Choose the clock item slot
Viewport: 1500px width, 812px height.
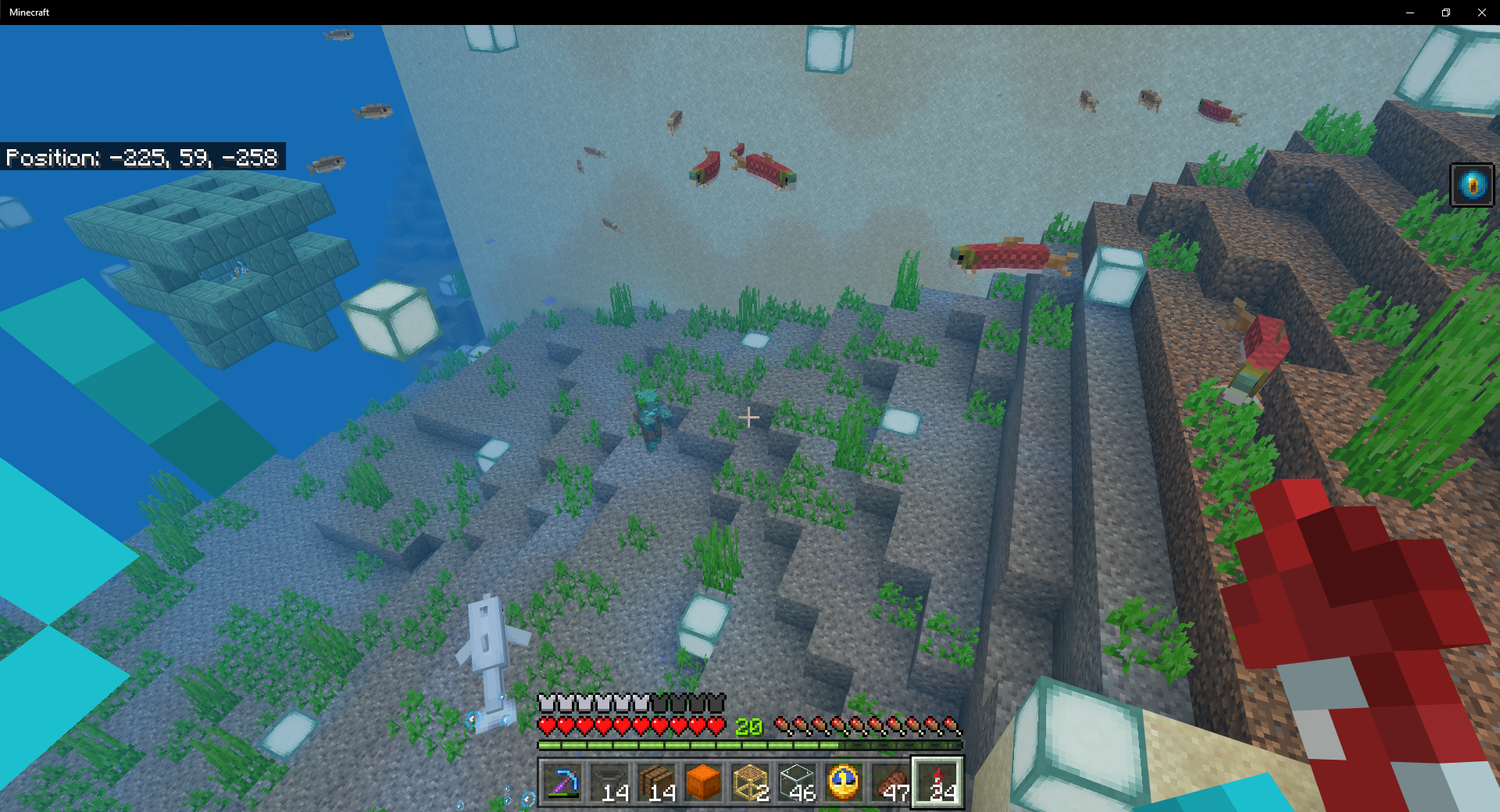pos(844,782)
